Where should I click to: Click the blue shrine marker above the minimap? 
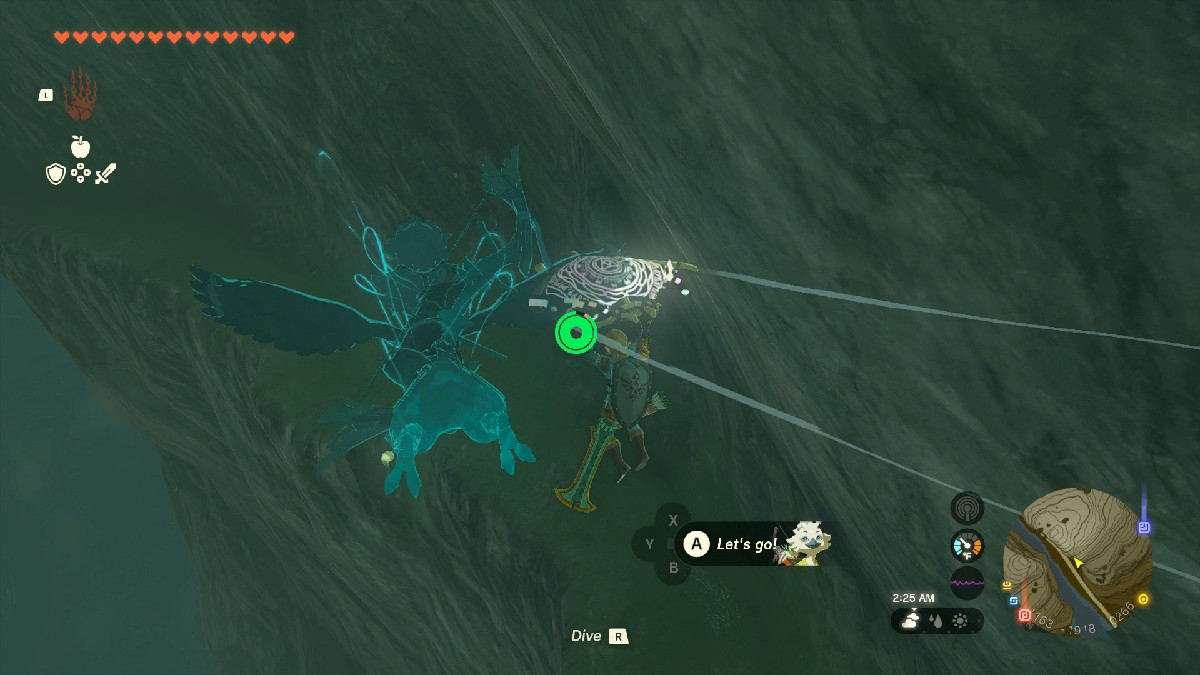(1144, 527)
